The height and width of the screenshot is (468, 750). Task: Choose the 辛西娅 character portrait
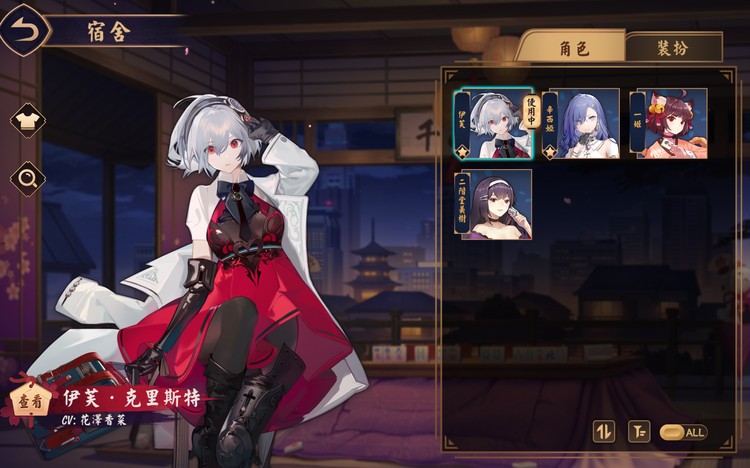[586, 124]
